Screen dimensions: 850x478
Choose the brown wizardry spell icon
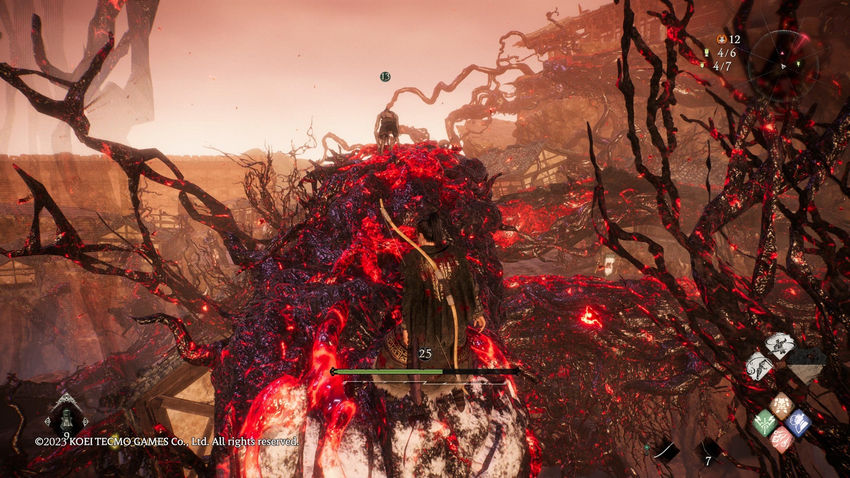point(781,406)
